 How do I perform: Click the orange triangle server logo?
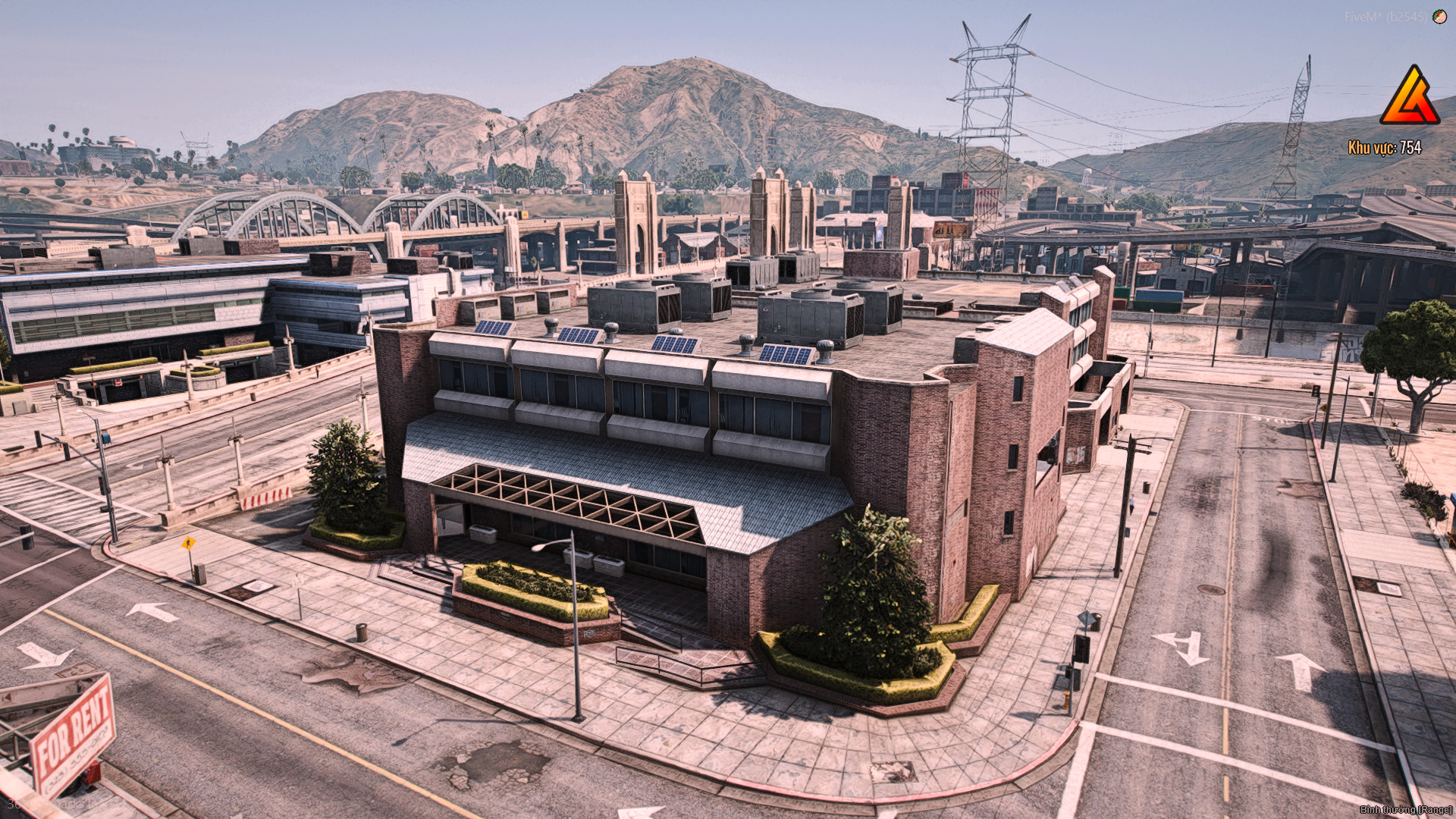pos(1410,97)
